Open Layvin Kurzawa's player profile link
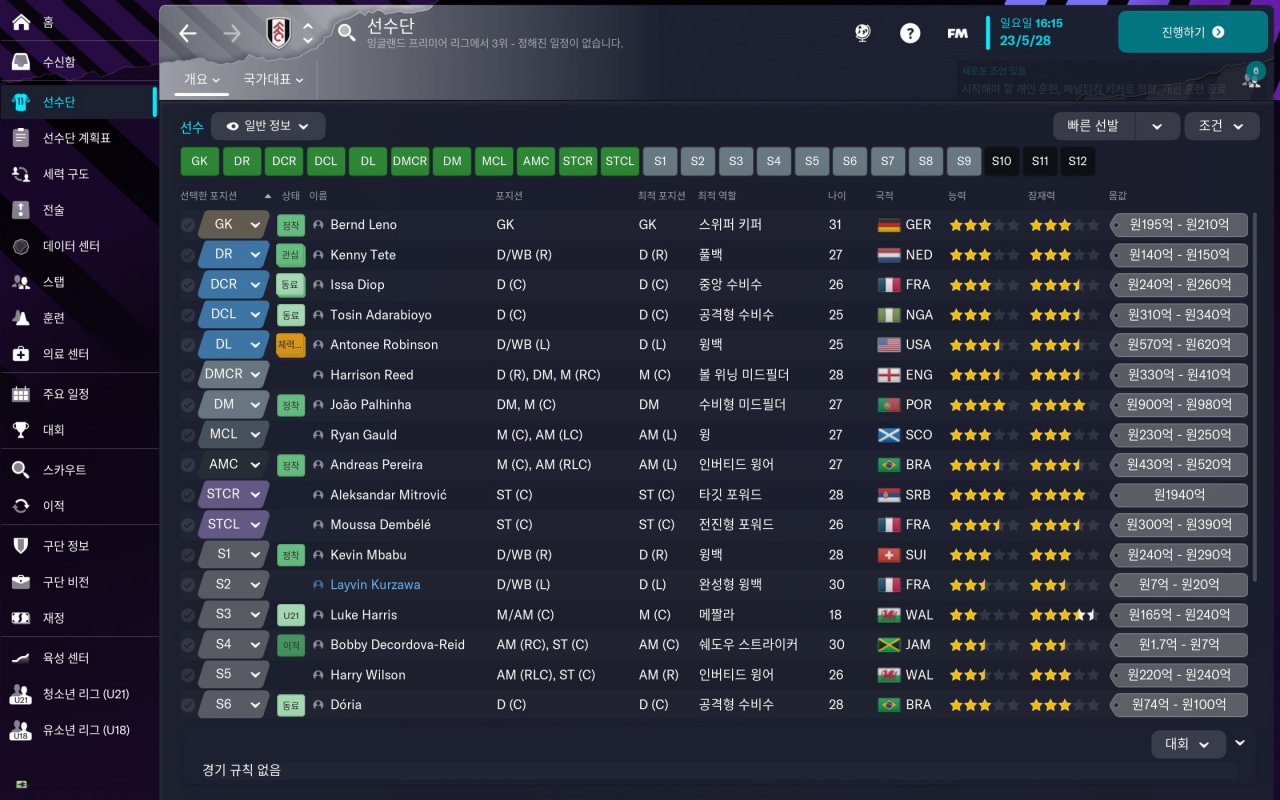 pyautogui.click(x=375, y=585)
